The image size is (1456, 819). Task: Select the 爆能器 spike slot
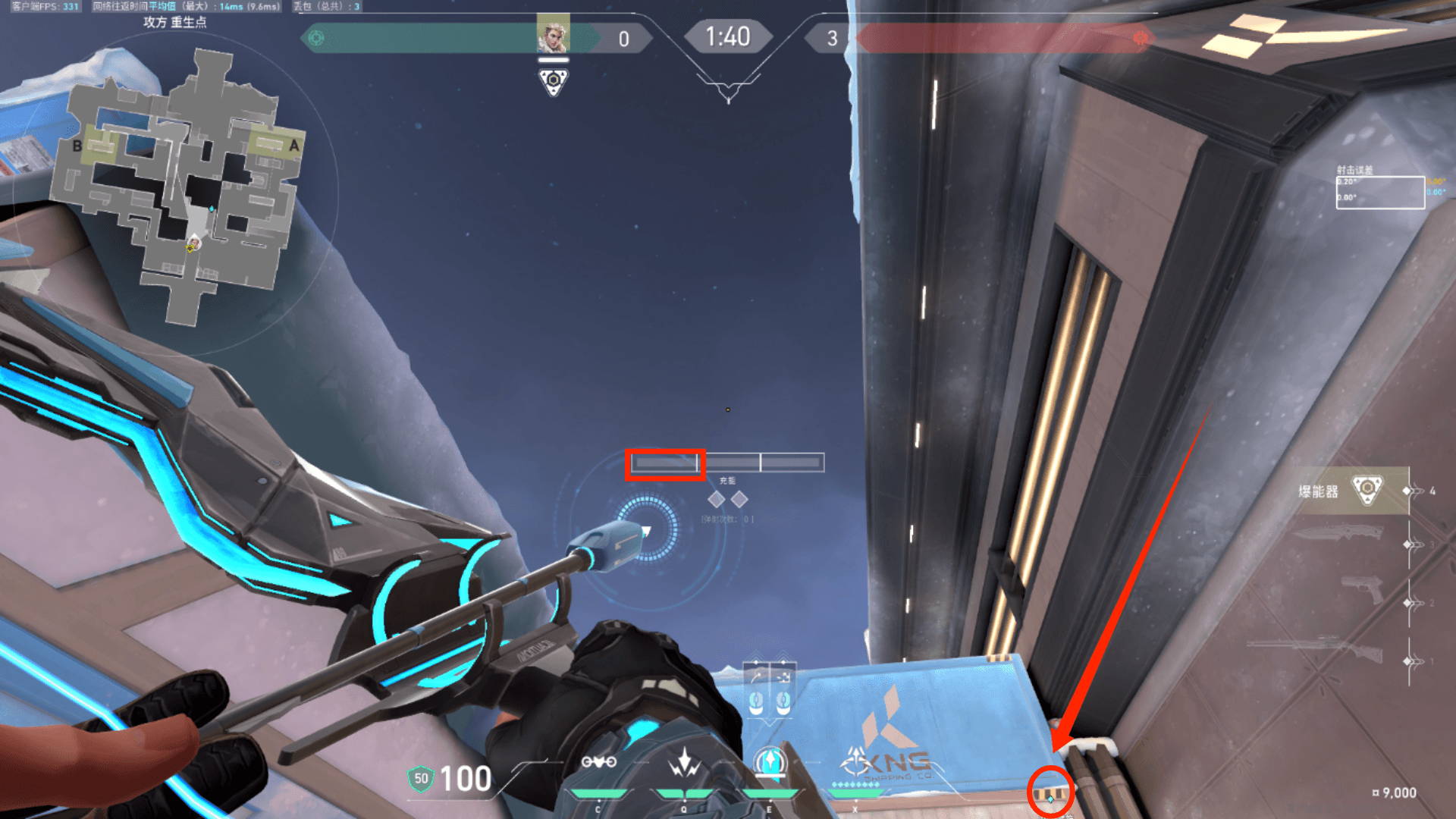(x=1353, y=491)
